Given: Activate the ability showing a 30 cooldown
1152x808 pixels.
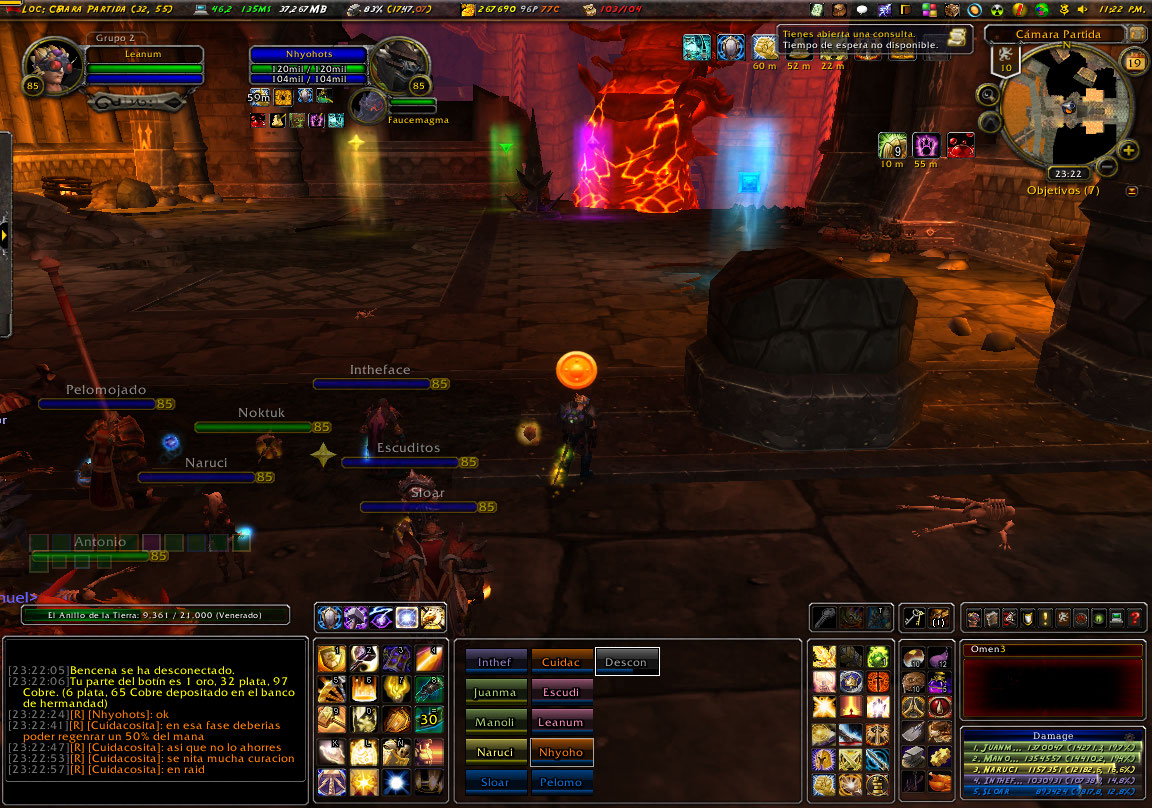Looking at the screenshot, I should (430, 719).
